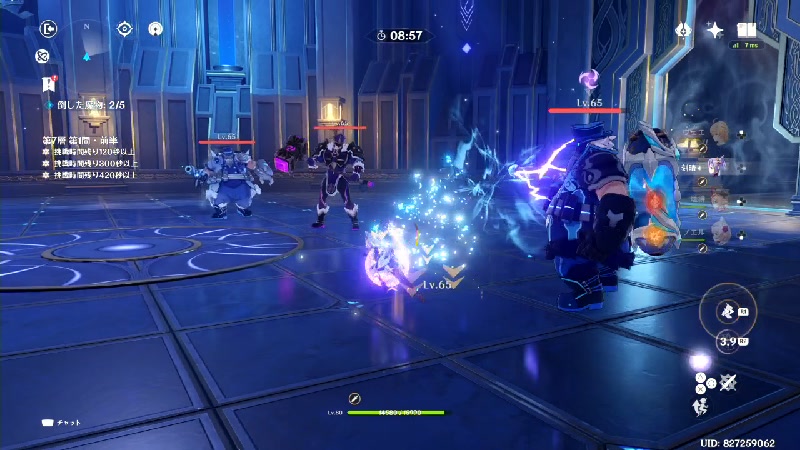Open the four-point star Wish icon
The height and width of the screenshot is (450, 800).
(714, 30)
